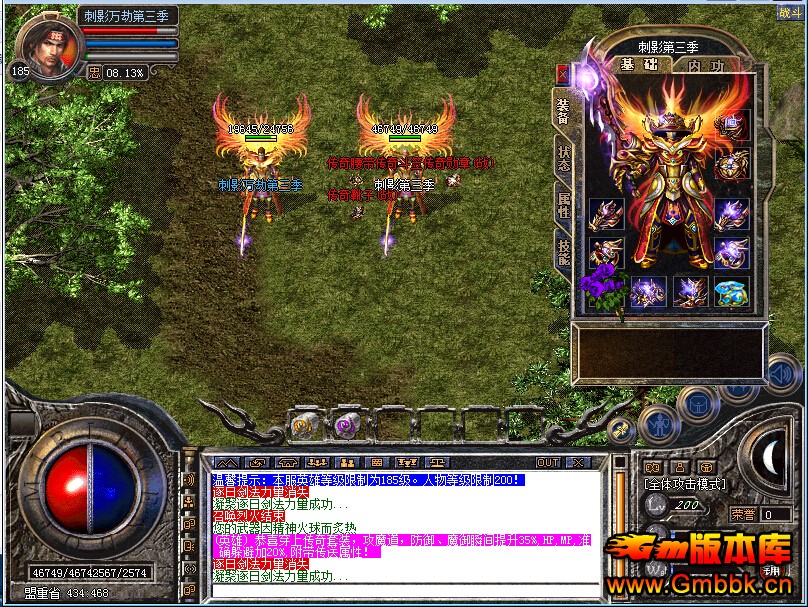Click the OUT button on chat bar
The image size is (808, 607).
click(x=547, y=463)
